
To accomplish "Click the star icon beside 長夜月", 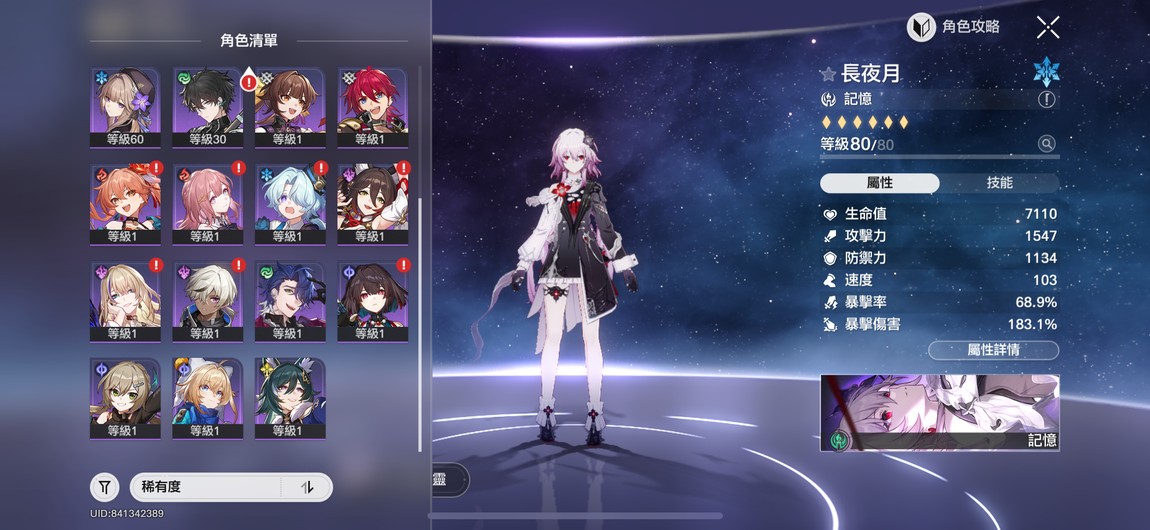I will 828,74.
